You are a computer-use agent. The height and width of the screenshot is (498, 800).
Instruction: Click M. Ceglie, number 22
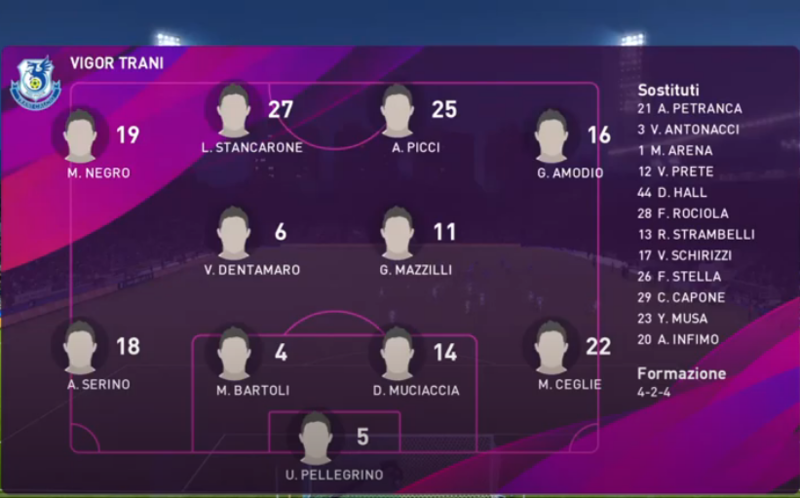click(x=551, y=349)
